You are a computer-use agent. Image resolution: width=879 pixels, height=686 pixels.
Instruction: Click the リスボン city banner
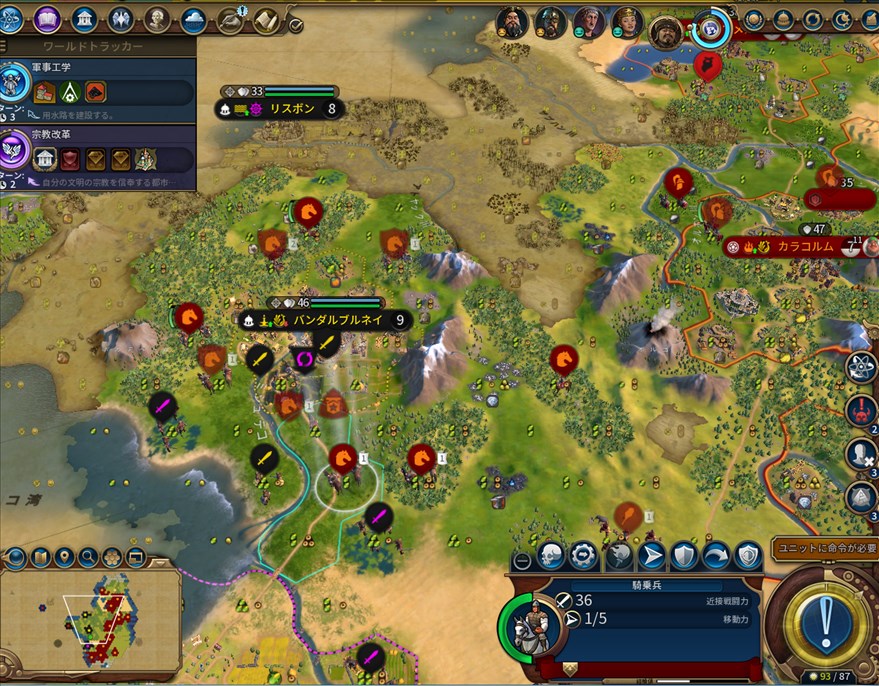pos(284,109)
